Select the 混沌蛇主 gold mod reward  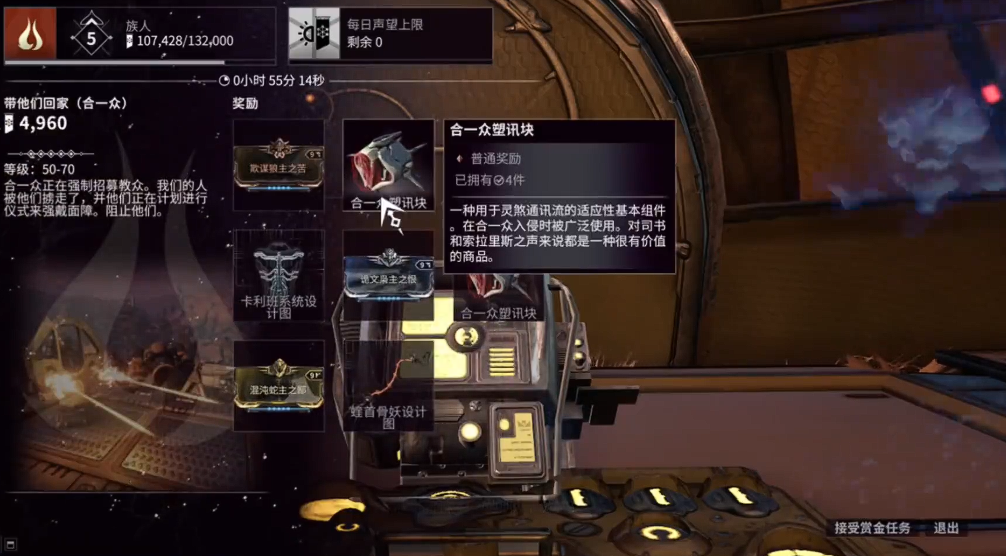pos(278,386)
